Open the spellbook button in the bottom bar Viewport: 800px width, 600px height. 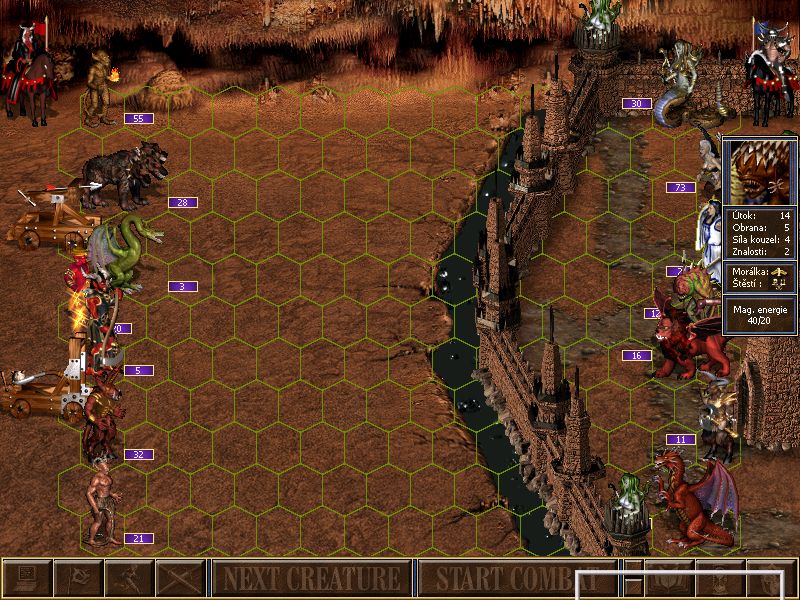tap(669, 578)
